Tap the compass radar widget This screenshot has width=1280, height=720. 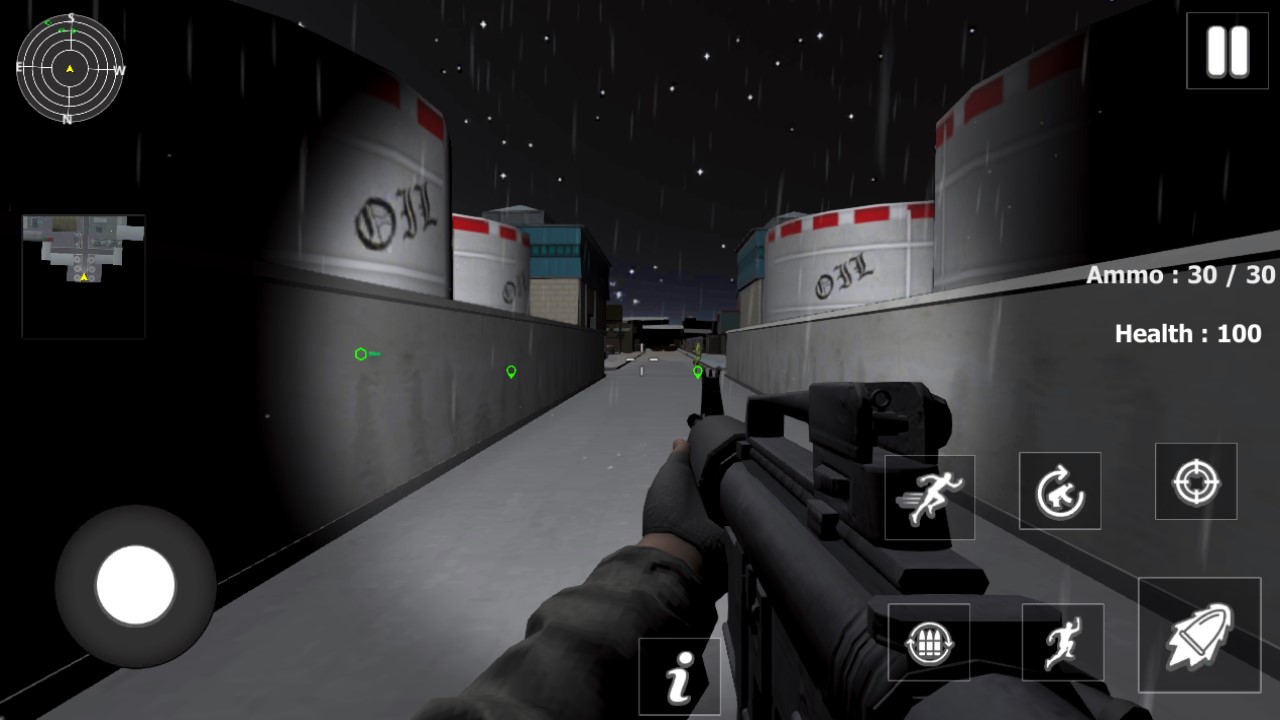point(69,70)
